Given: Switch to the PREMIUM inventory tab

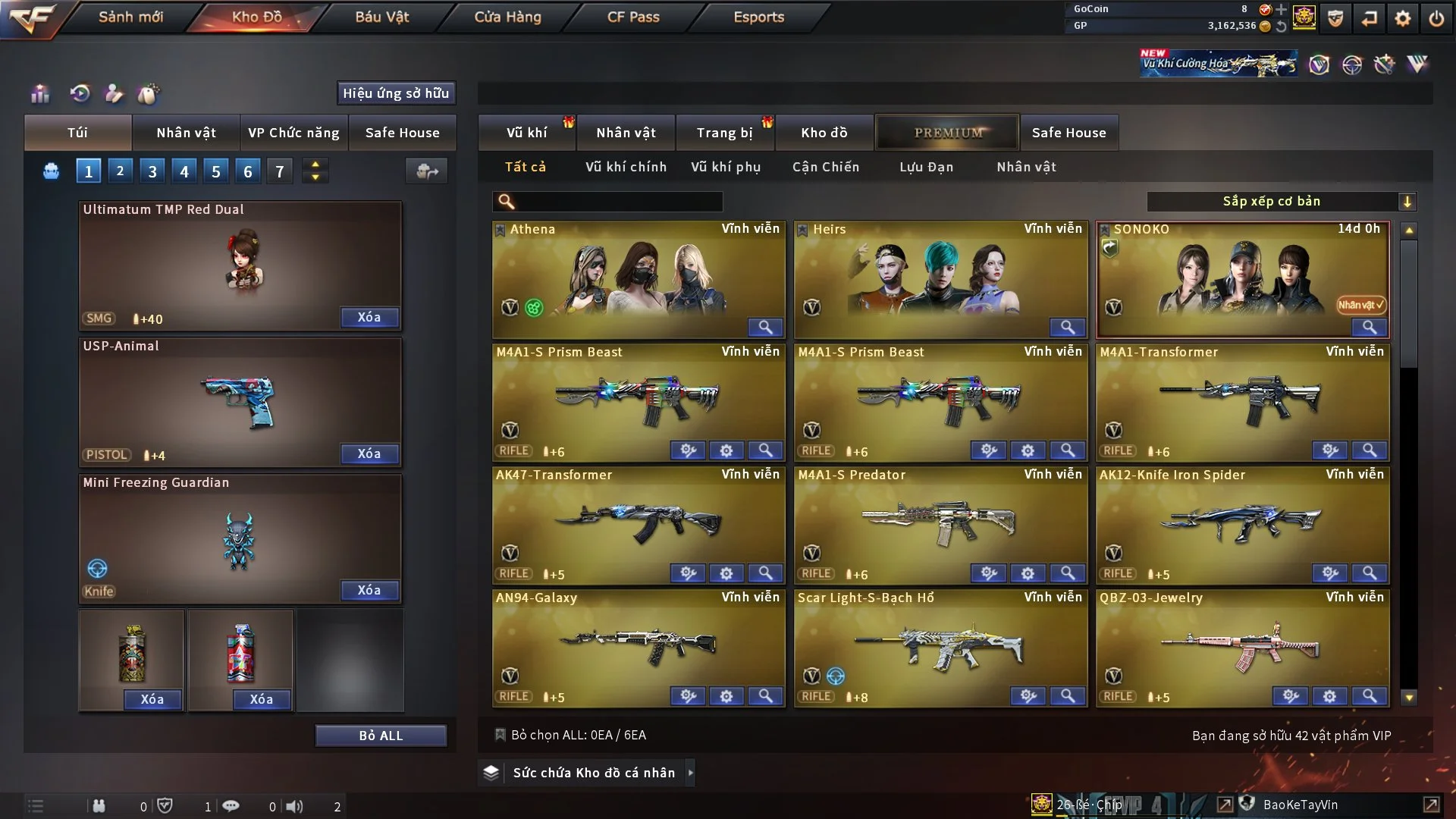Looking at the screenshot, I should [x=948, y=133].
